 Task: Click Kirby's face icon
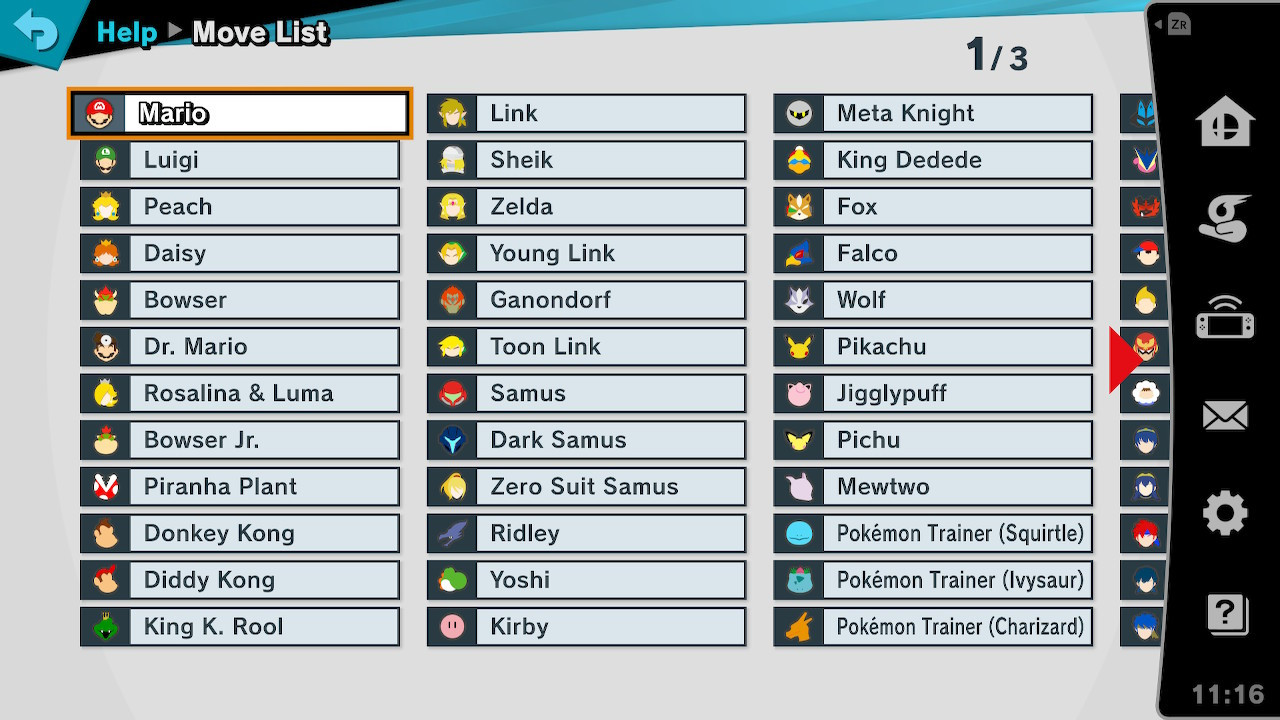click(x=451, y=626)
